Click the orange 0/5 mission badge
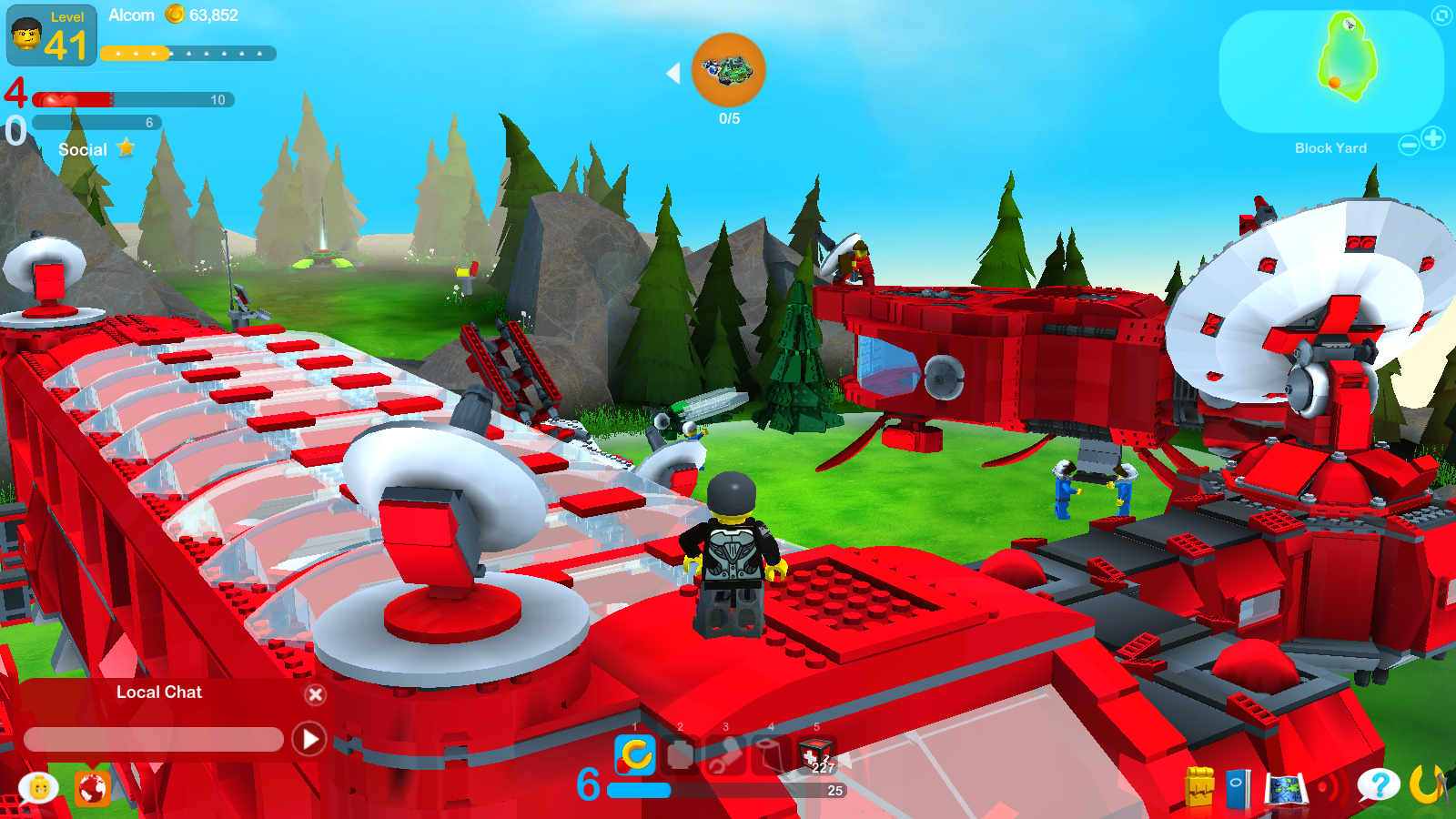 coord(727,71)
